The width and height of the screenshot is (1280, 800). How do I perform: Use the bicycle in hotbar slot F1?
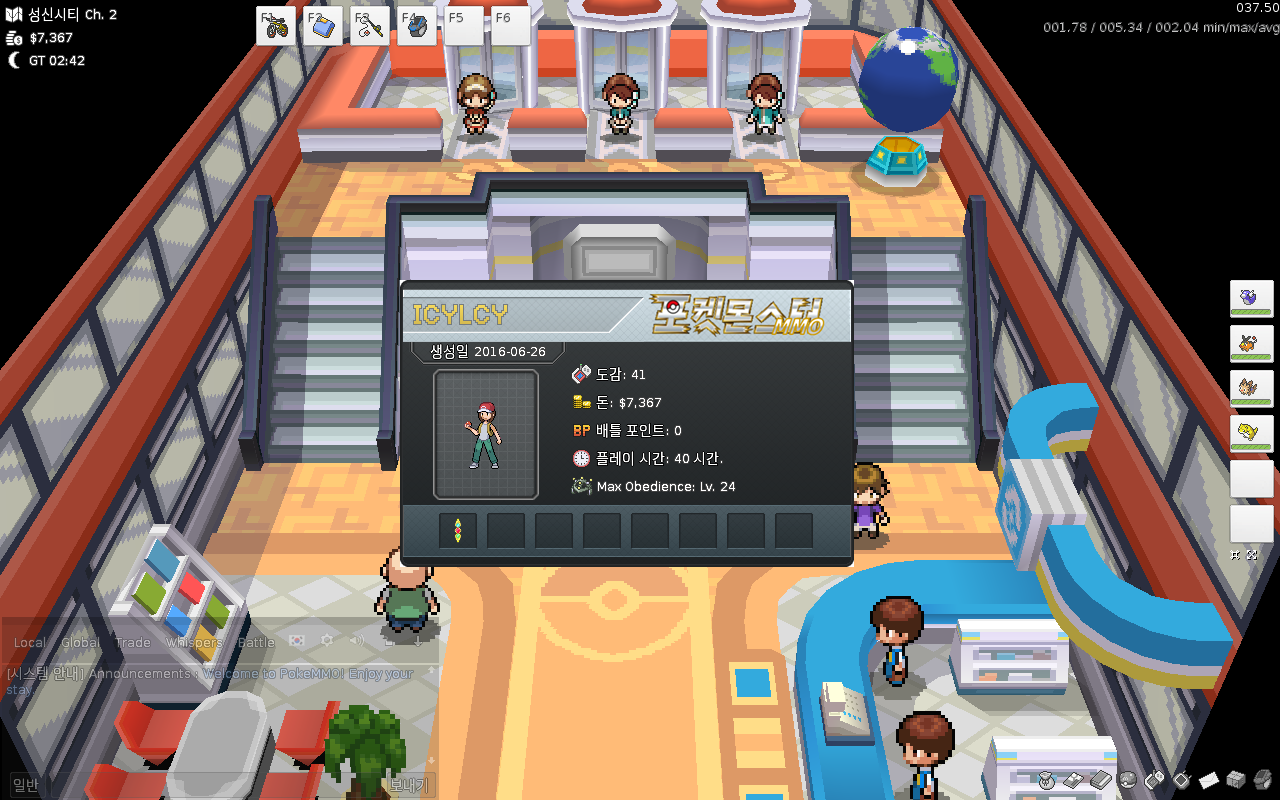(x=275, y=26)
